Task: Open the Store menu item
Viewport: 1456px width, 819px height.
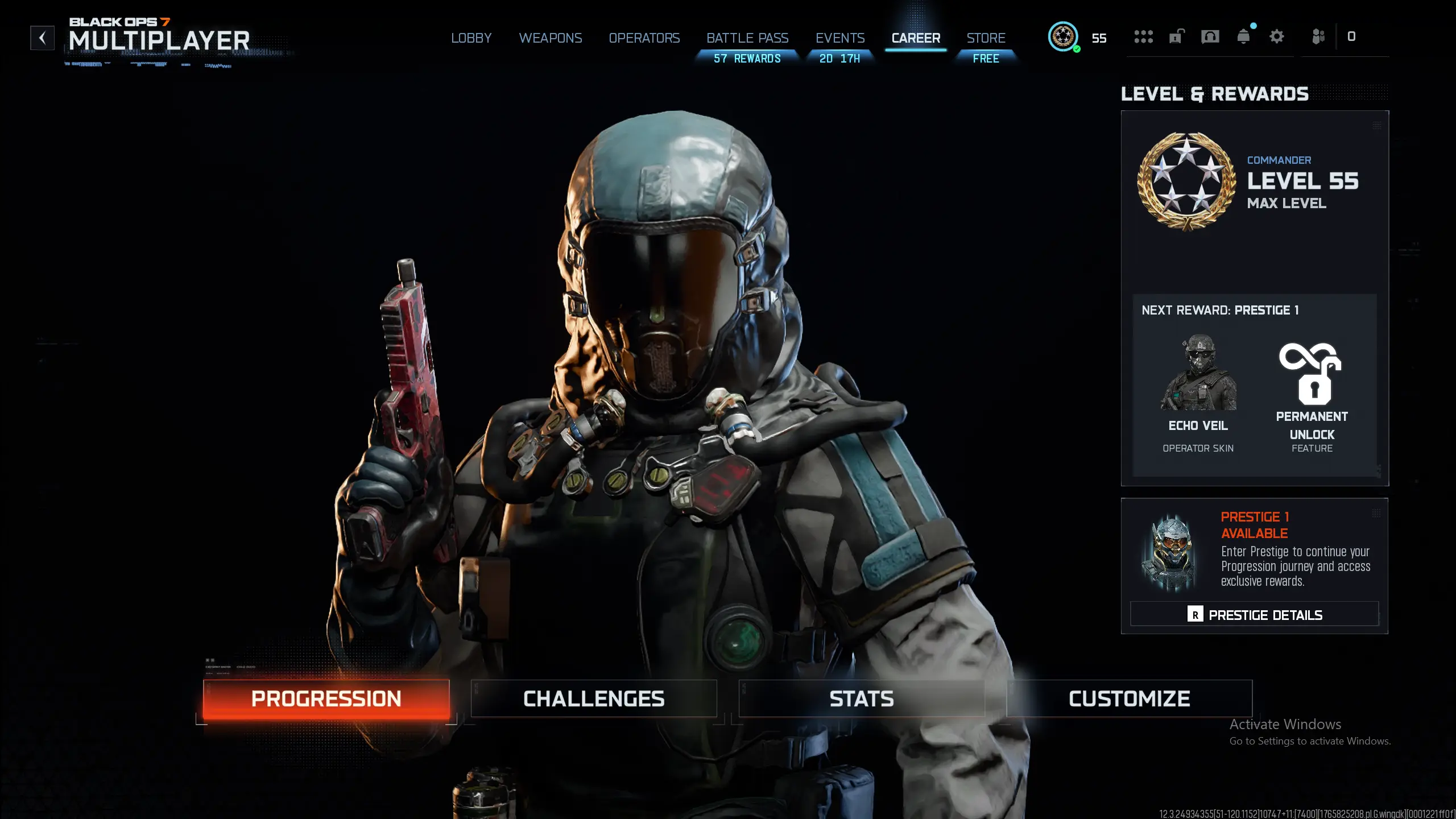Action: point(986,38)
